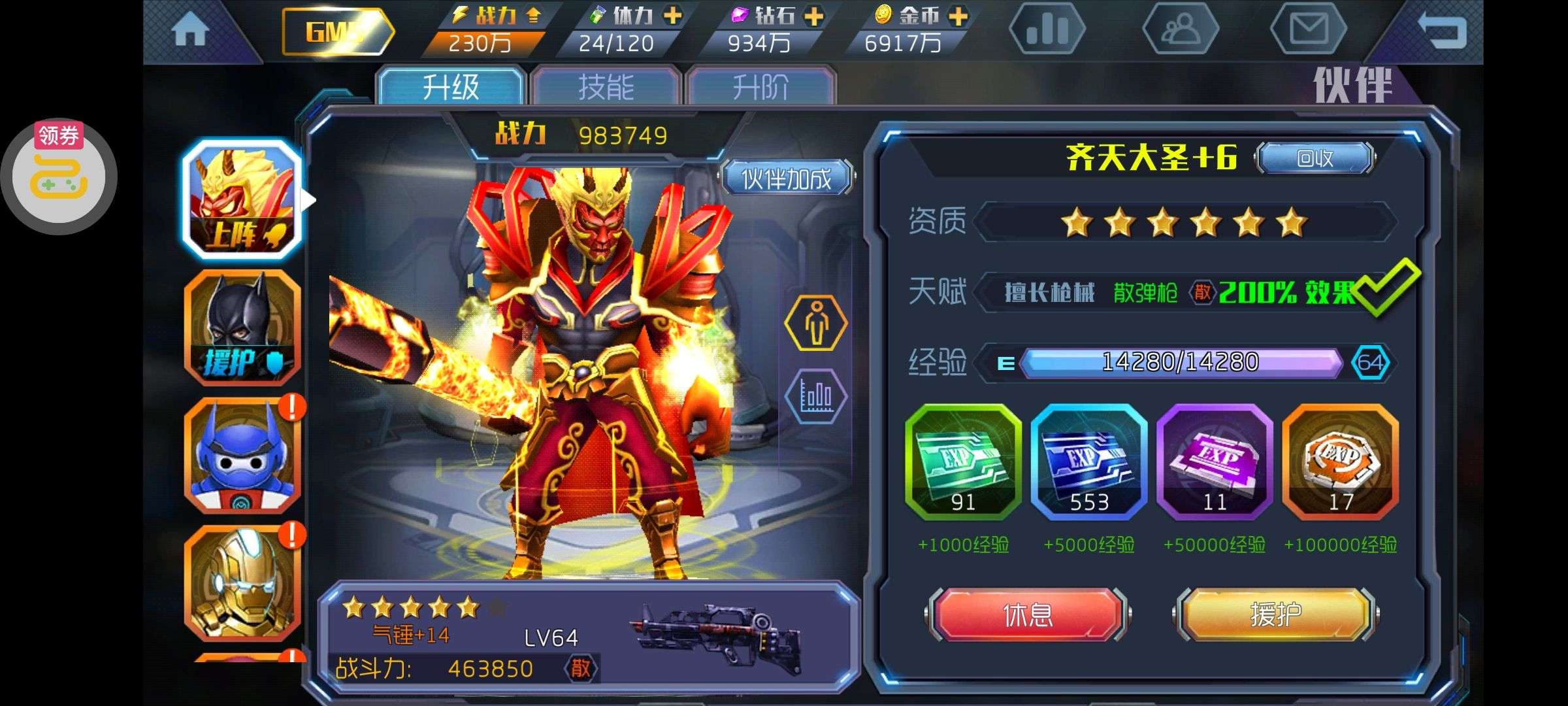Open the 伙伴加成 panel

(x=787, y=178)
